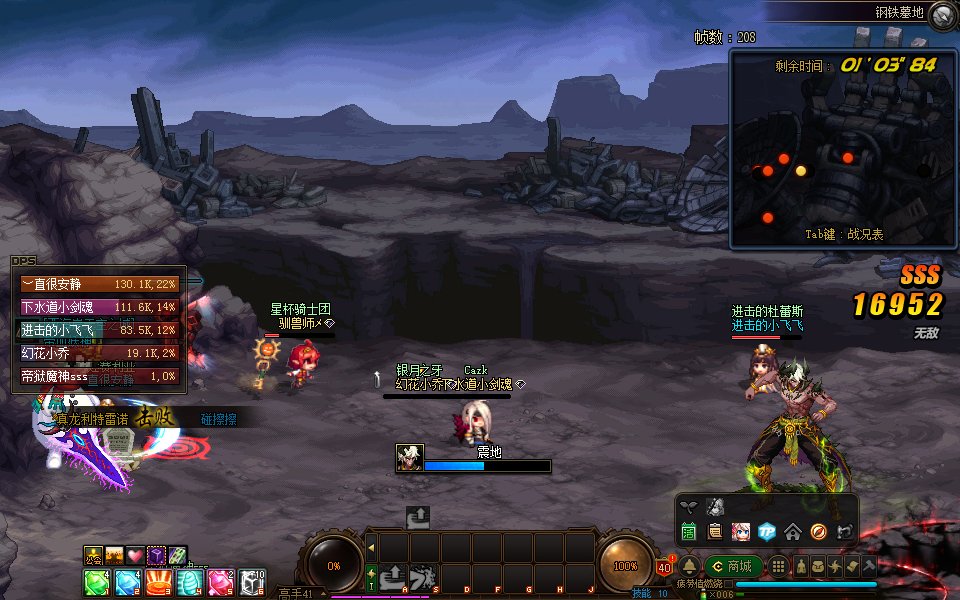Select 下水道小剑魂 row in DPS list

[x=99, y=307]
